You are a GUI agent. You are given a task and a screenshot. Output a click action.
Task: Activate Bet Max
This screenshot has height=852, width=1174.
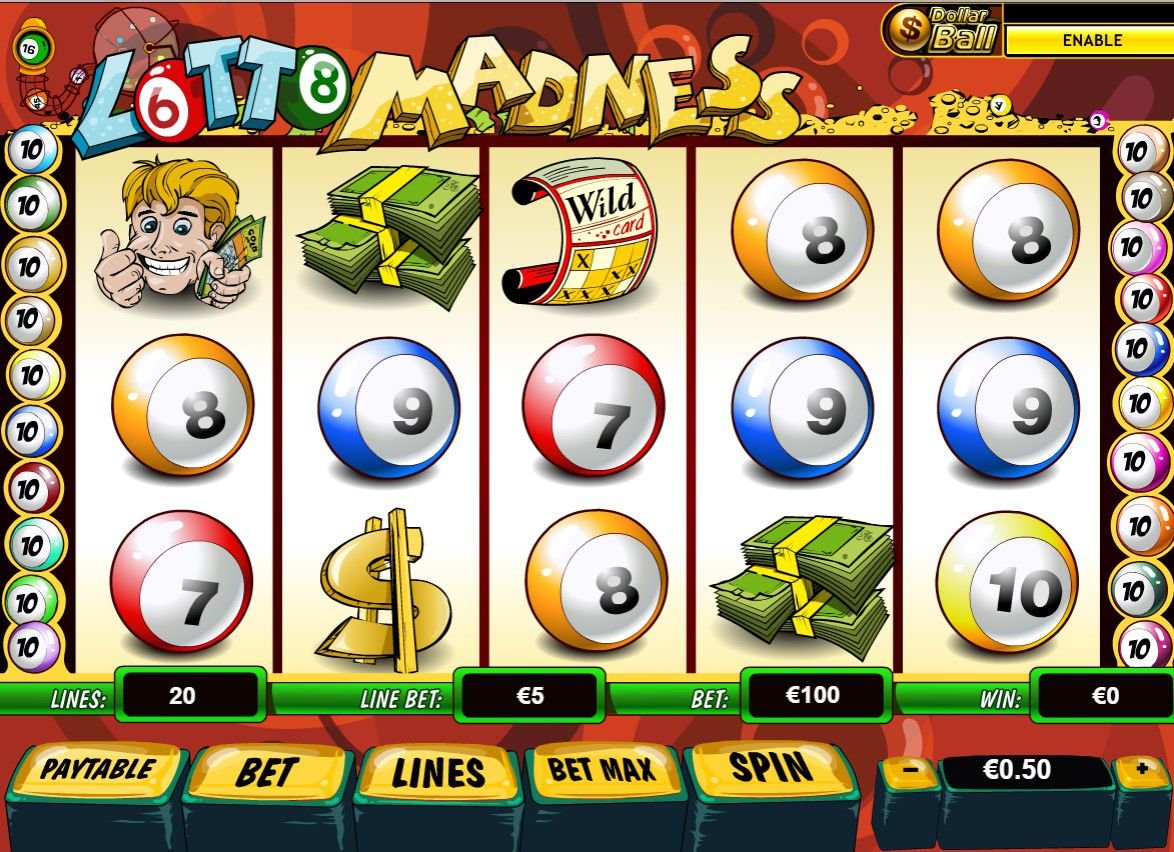pyautogui.click(x=602, y=769)
